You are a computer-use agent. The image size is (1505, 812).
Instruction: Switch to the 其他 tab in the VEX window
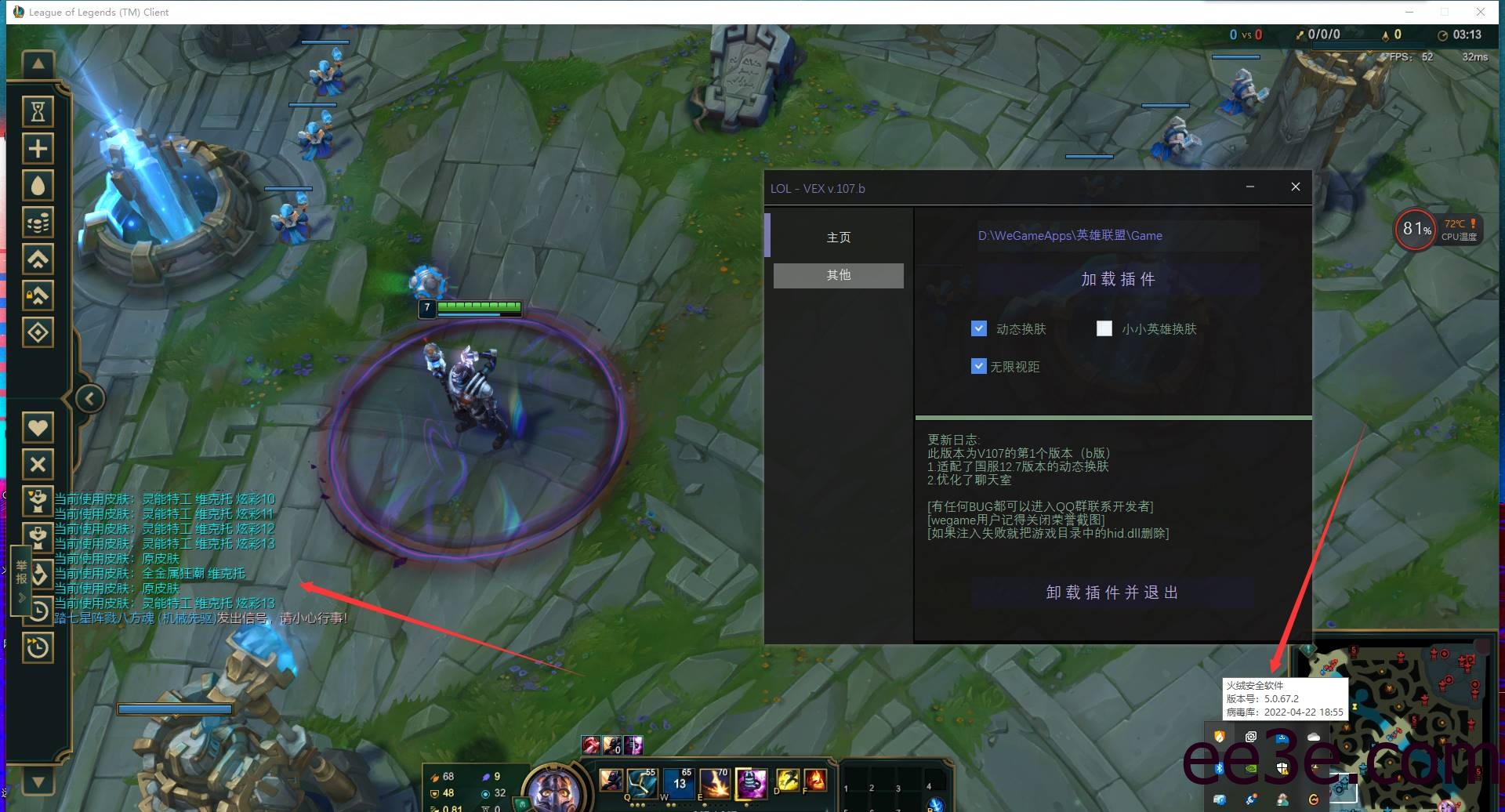[x=838, y=275]
